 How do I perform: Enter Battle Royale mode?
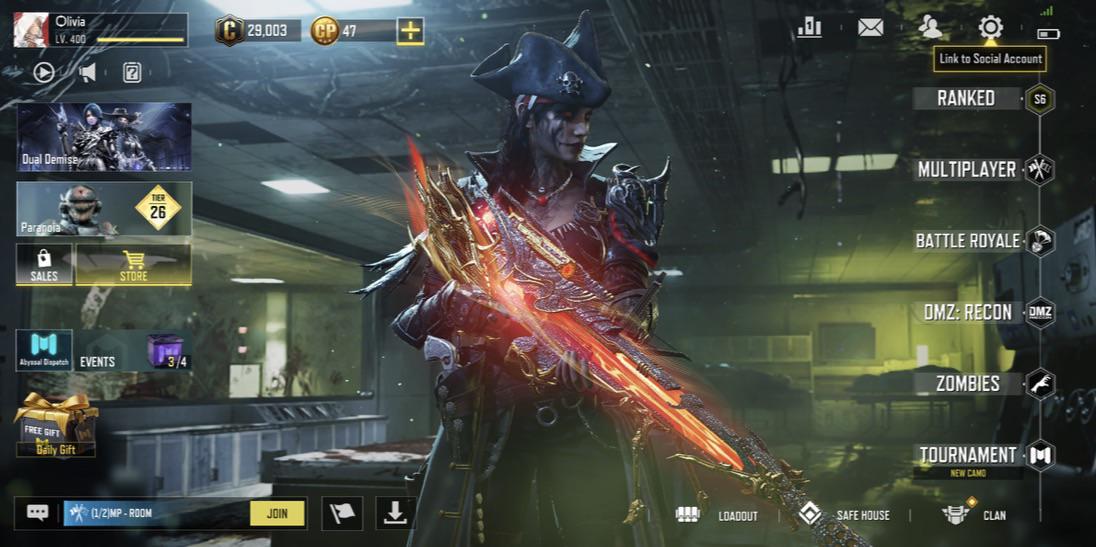pyautogui.click(x=967, y=240)
